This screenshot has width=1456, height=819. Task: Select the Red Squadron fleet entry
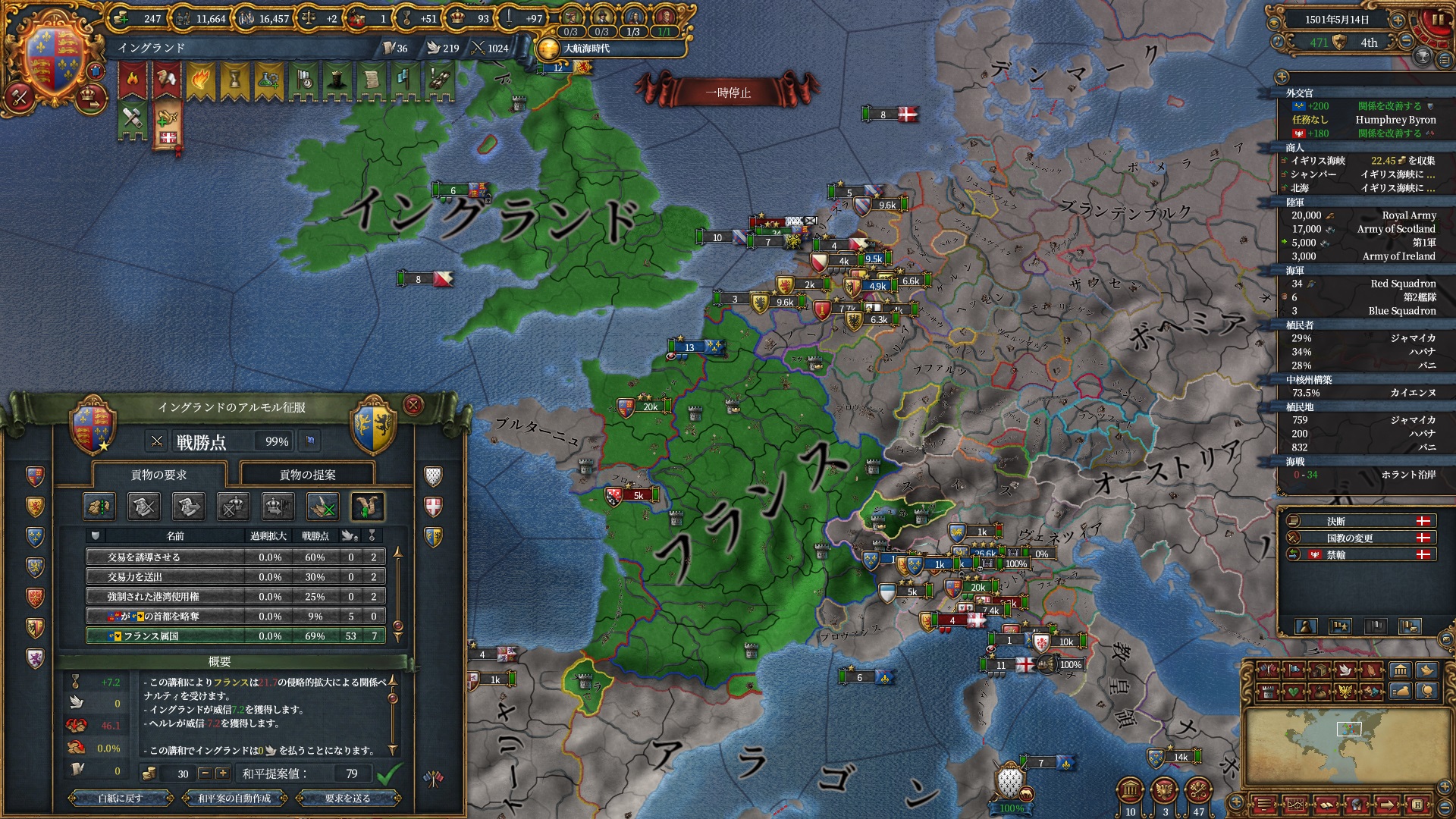click(1363, 284)
